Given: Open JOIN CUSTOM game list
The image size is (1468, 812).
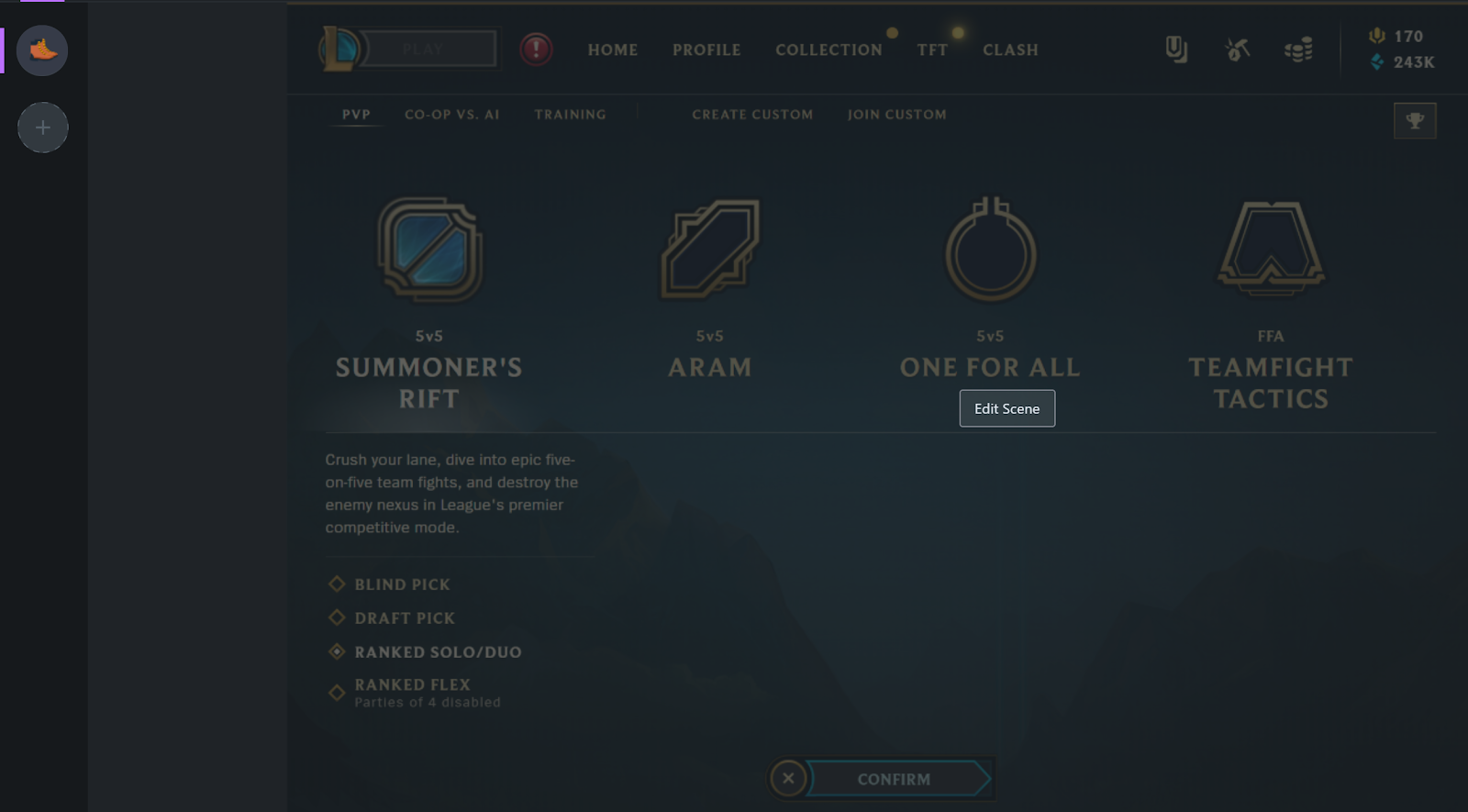Looking at the screenshot, I should coord(896,115).
